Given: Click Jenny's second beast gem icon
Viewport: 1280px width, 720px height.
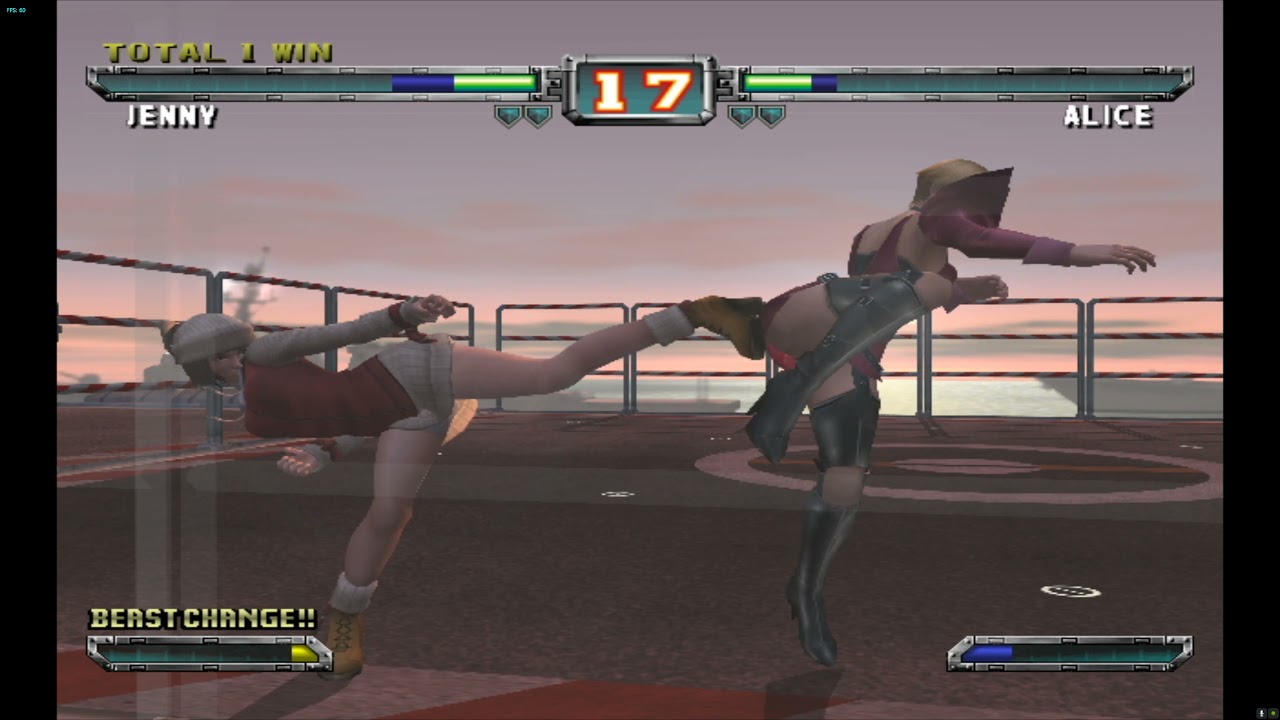Looking at the screenshot, I should coord(537,113).
